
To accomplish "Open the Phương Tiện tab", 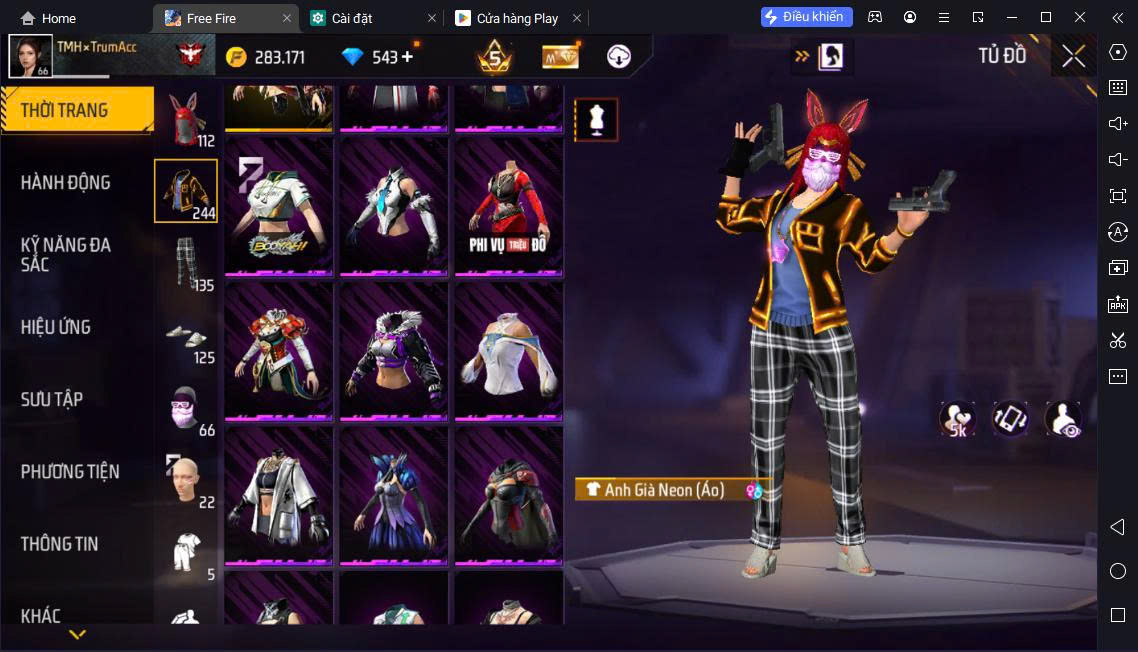I will click(70, 471).
